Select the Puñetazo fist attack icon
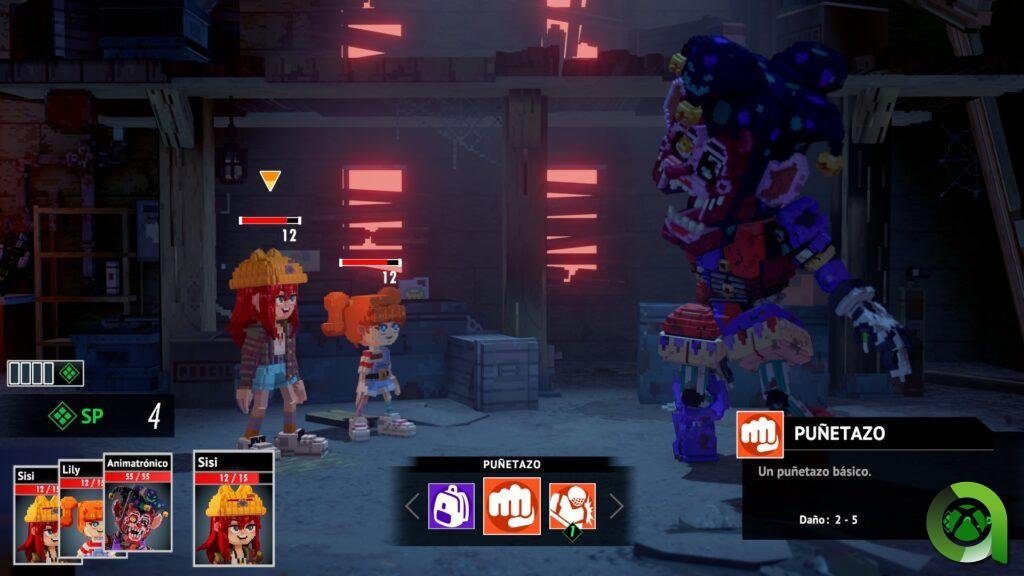The height and width of the screenshot is (576, 1024). [x=512, y=506]
